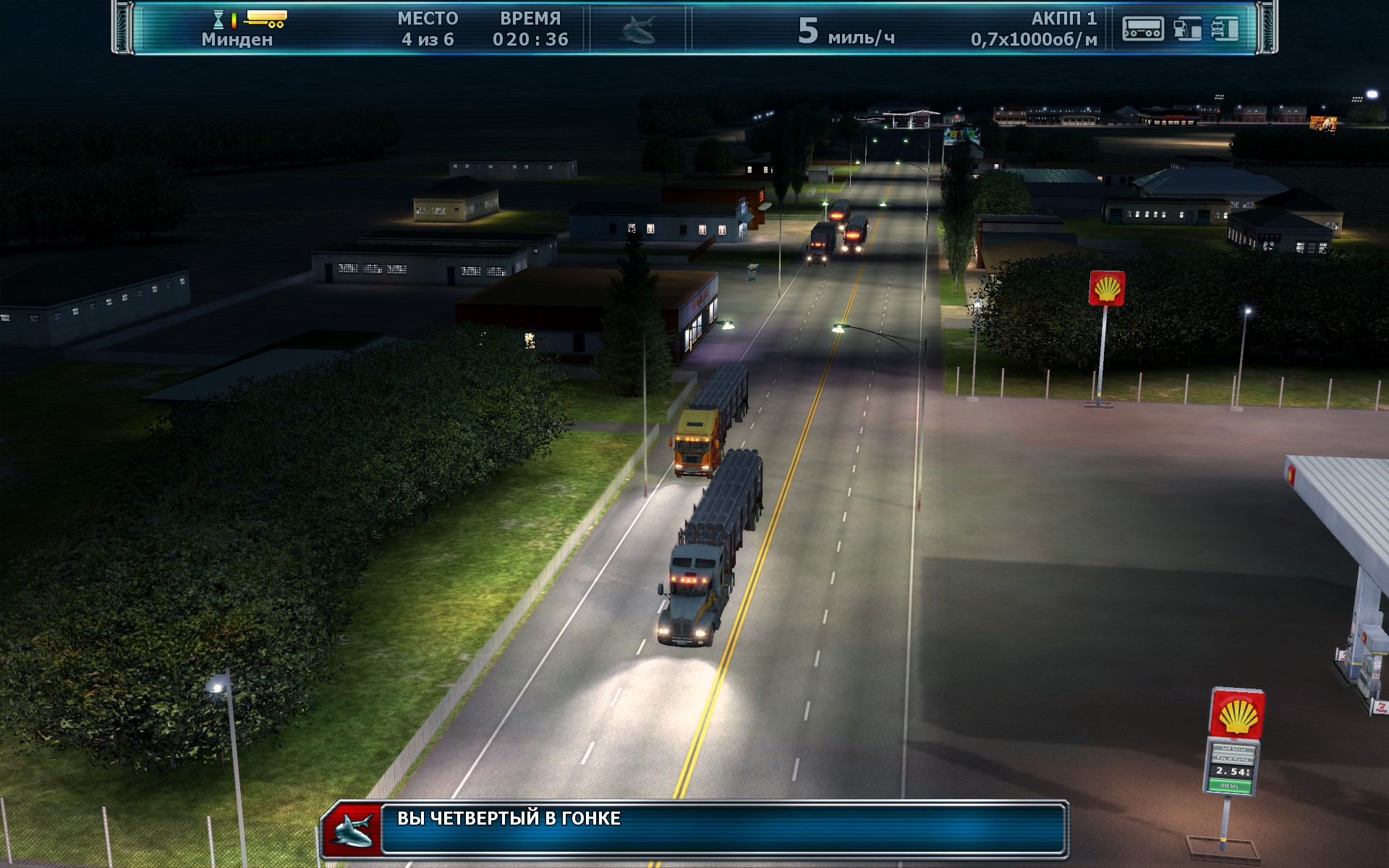Click the faded shark emblem in the top bar

click(x=638, y=30)
